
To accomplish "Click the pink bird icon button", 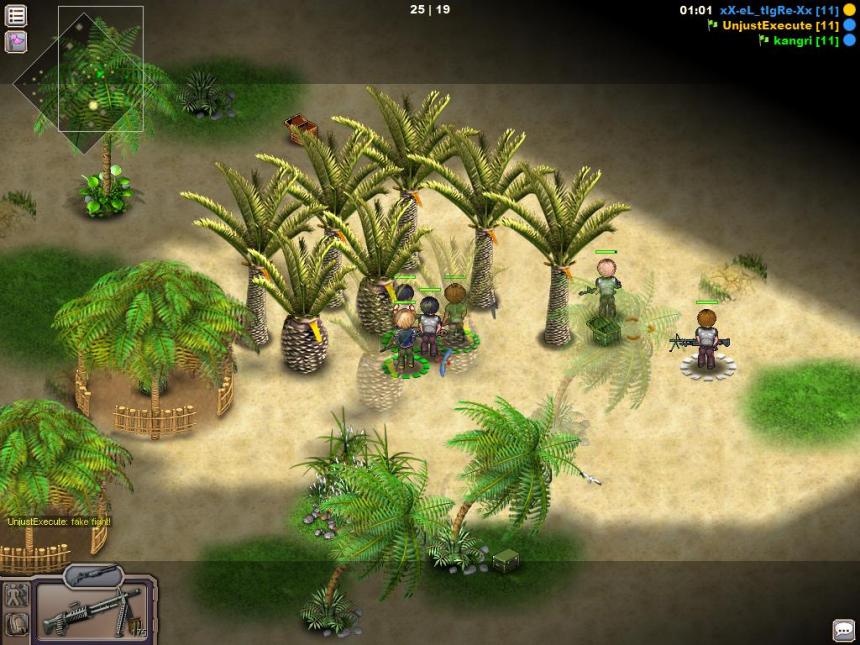I will click(x=16, y=42).
